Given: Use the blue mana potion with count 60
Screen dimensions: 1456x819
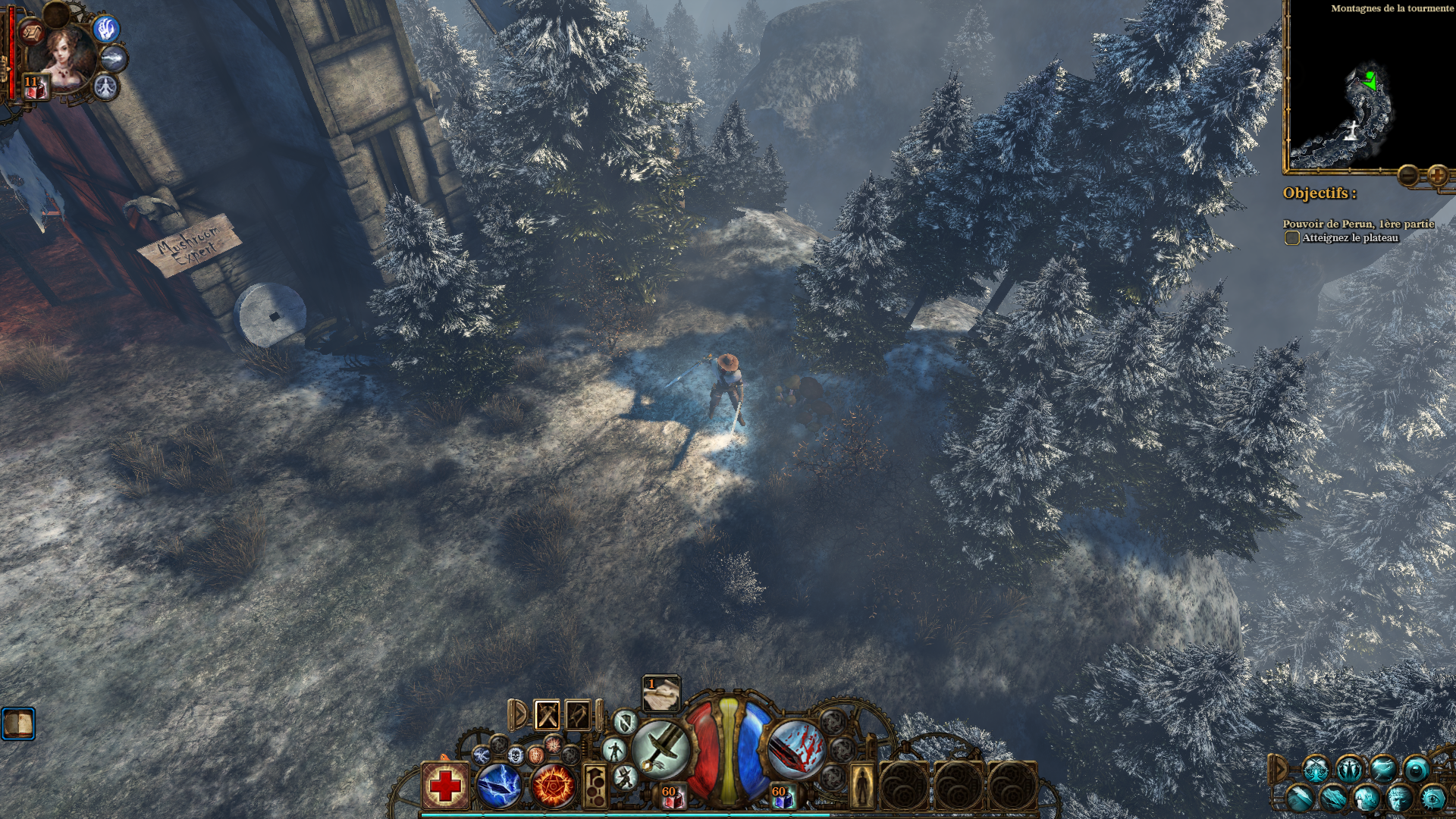Looking at the screenshot, I should click(x=782, y=796).
